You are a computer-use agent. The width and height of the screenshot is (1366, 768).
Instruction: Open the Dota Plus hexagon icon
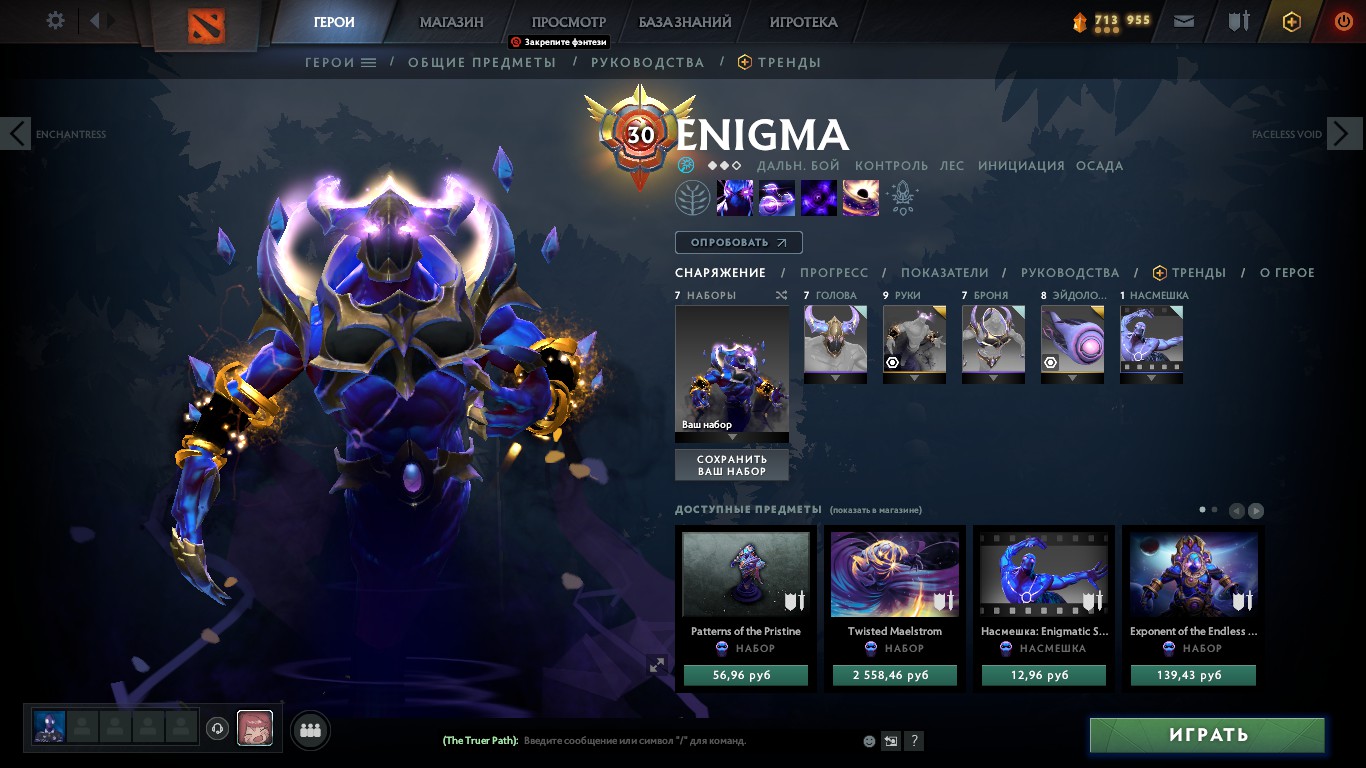(1290, 20)
